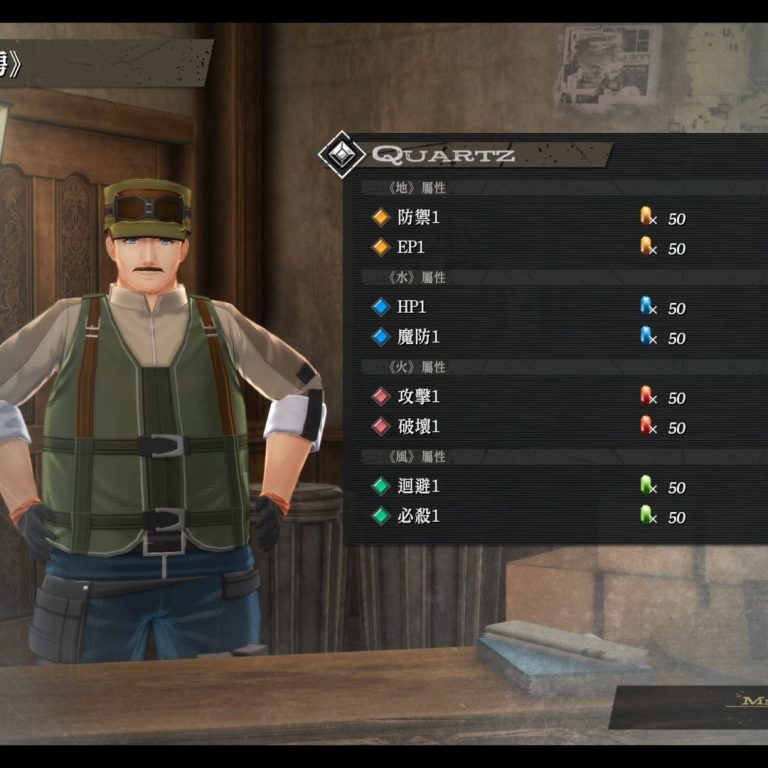Pick the HP1 water quartz
This screenshot has height=768, width=768.
411,307
